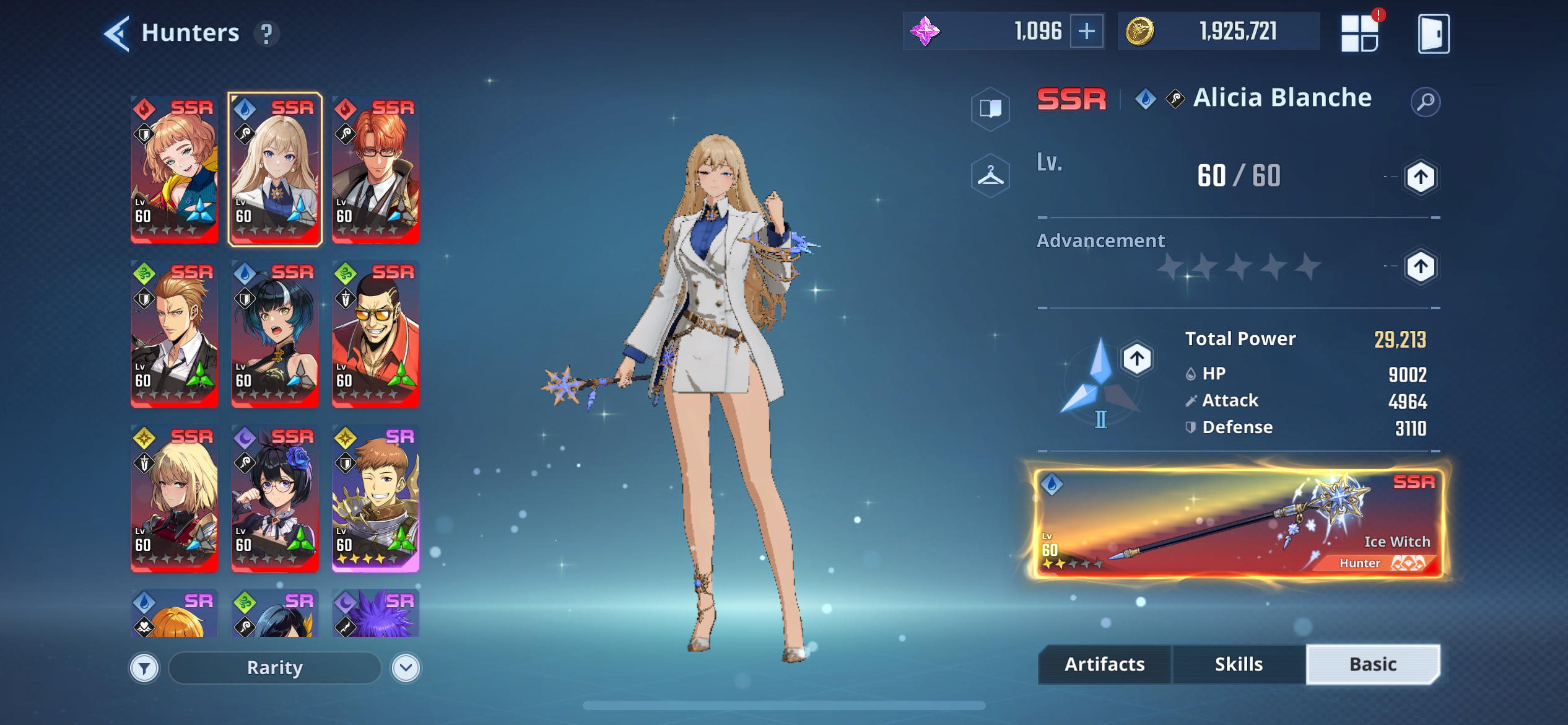Open the menu grid icon with notification badge

pos(1360,32)
